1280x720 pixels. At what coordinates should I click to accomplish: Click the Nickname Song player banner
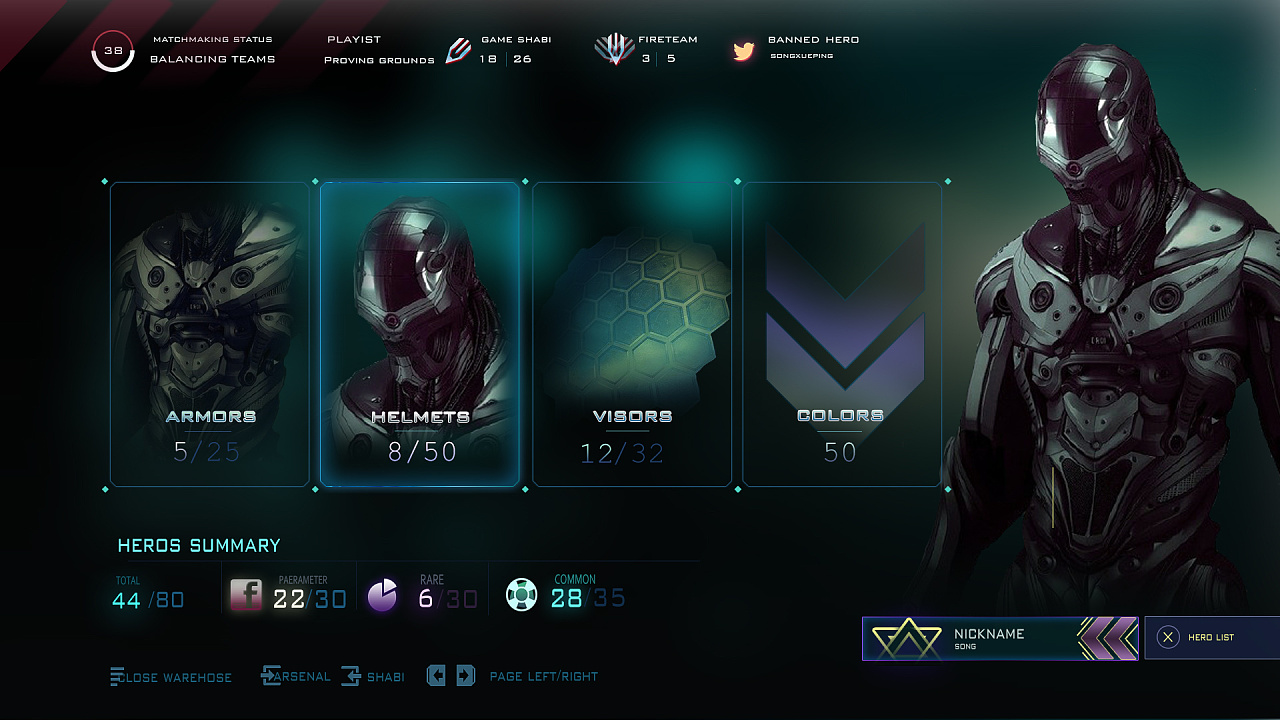1000,638
